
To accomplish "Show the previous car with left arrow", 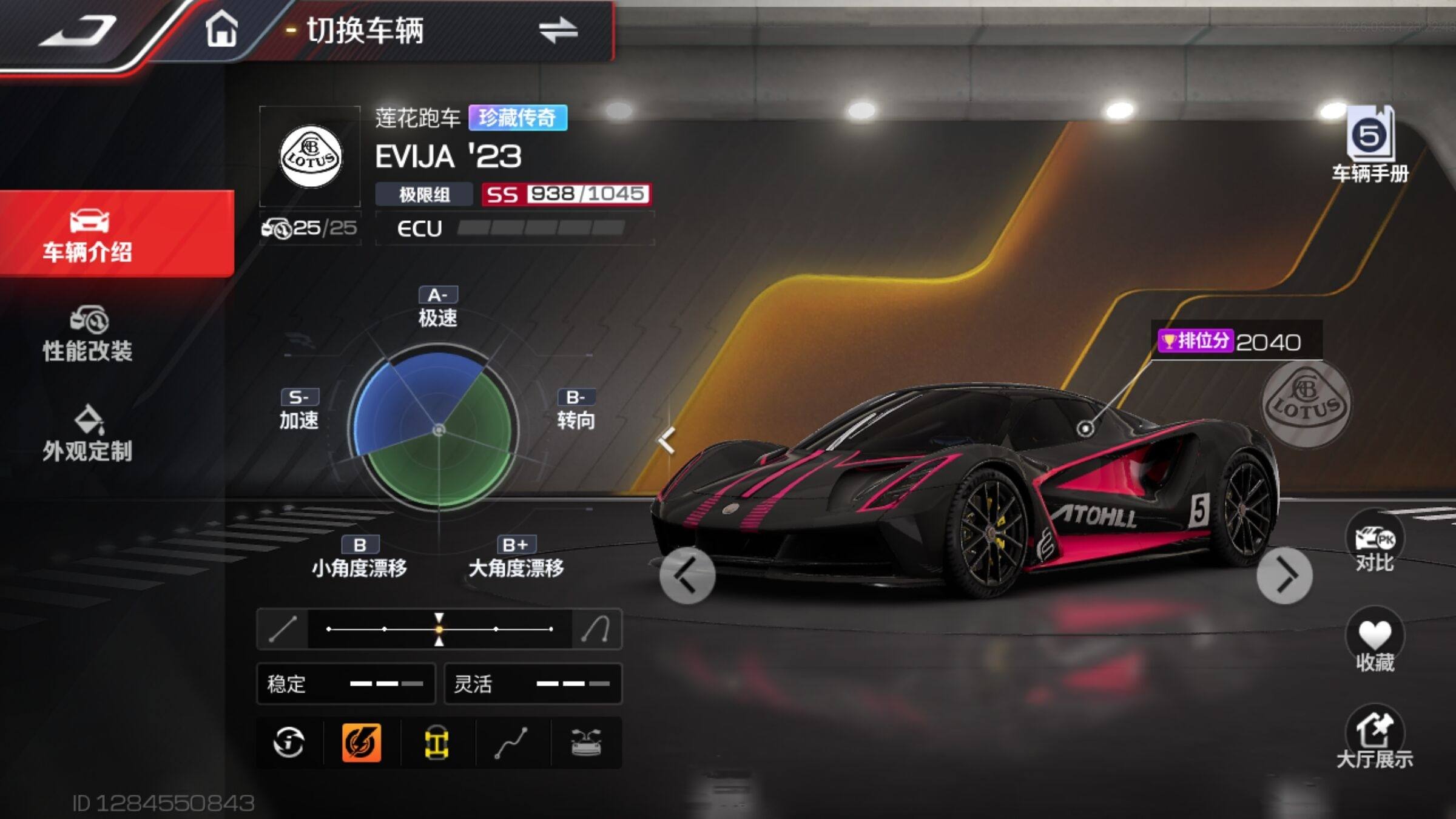I will pyautogui.click(x=687, y=575).
